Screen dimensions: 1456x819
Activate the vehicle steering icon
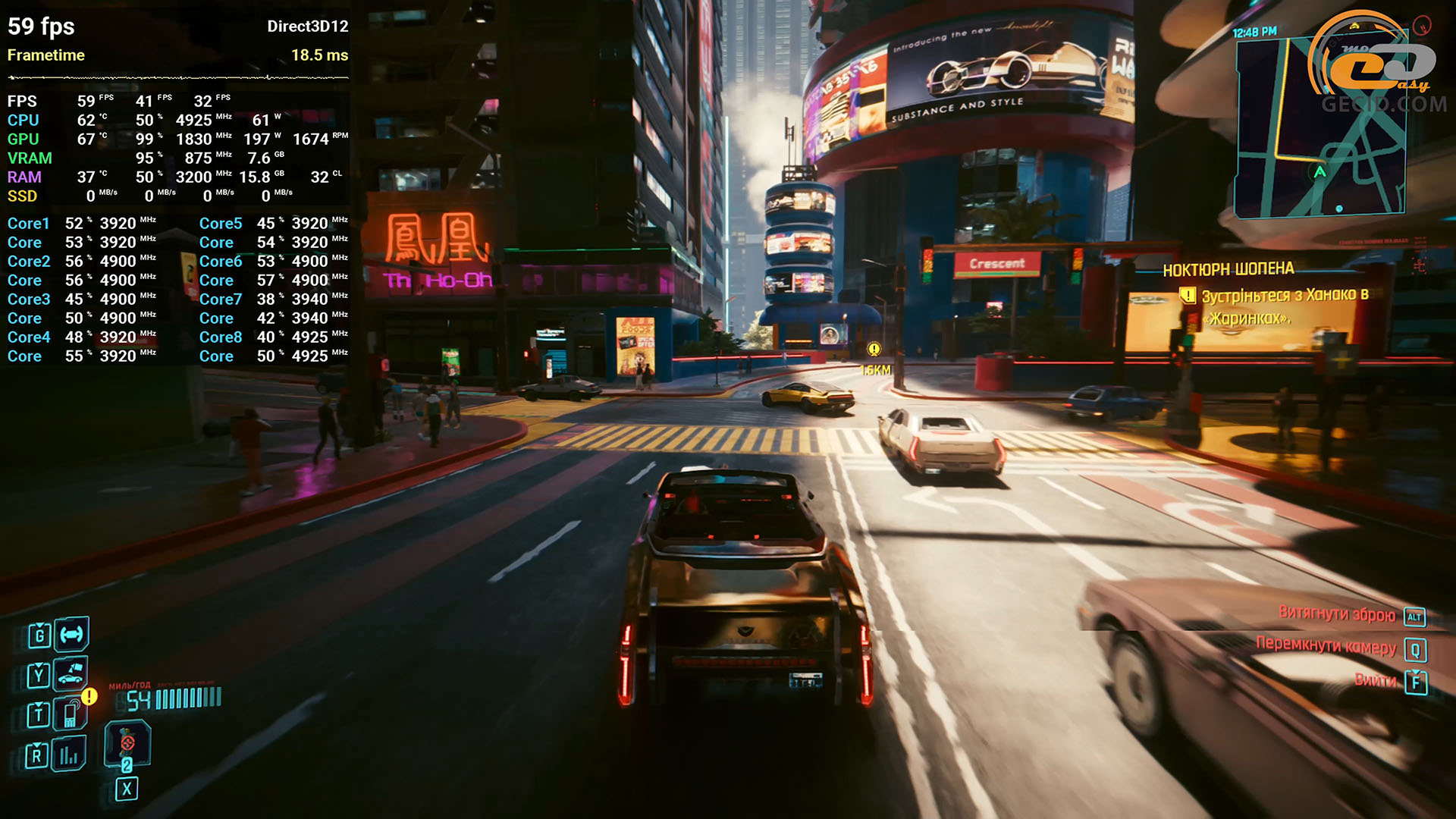click(x=71, y=635)
